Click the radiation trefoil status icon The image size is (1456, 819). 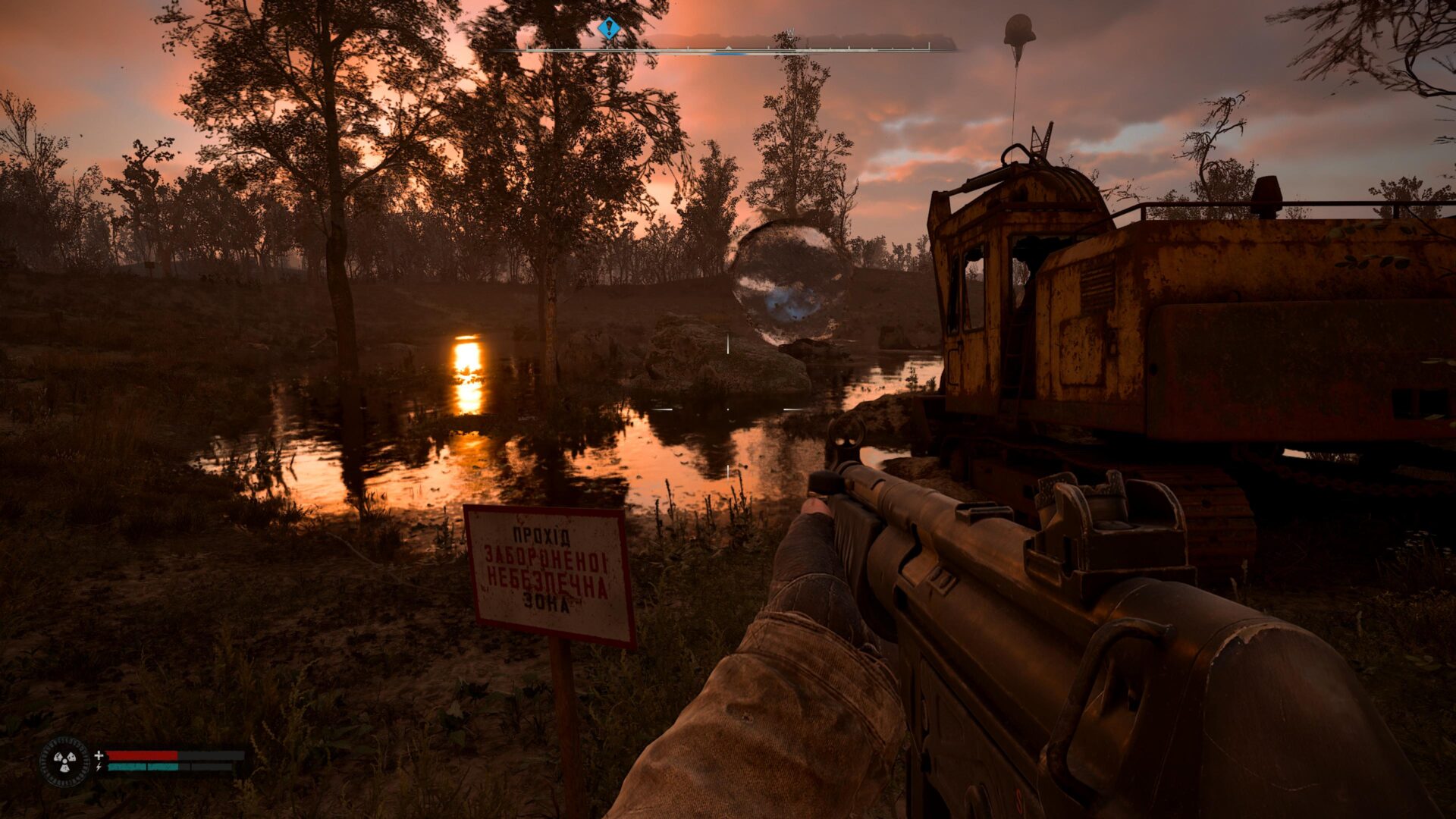coord(64,761)
